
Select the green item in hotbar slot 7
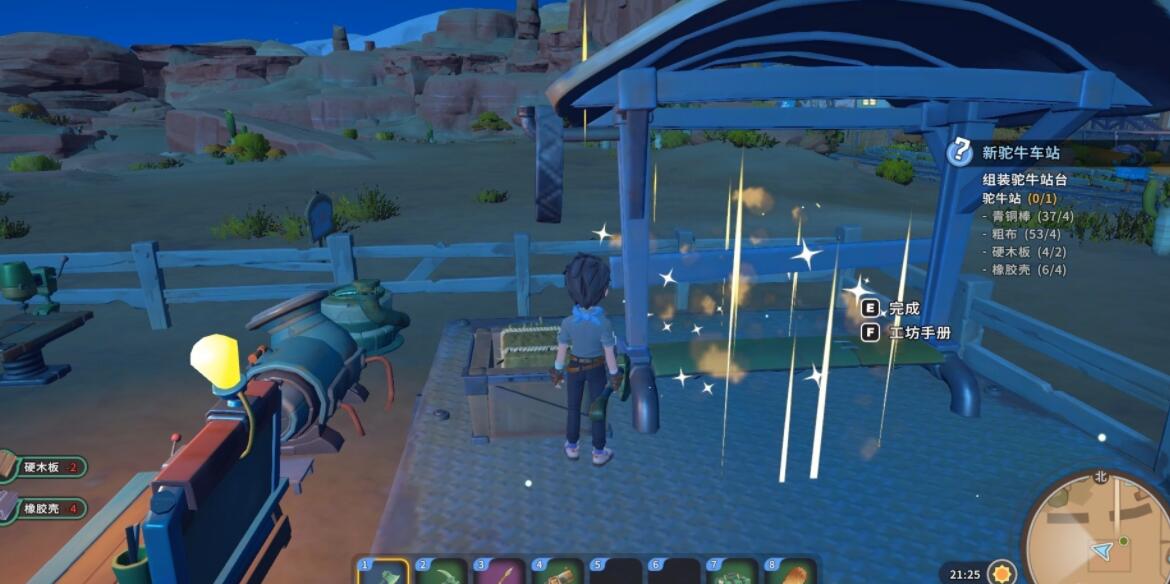731,573
